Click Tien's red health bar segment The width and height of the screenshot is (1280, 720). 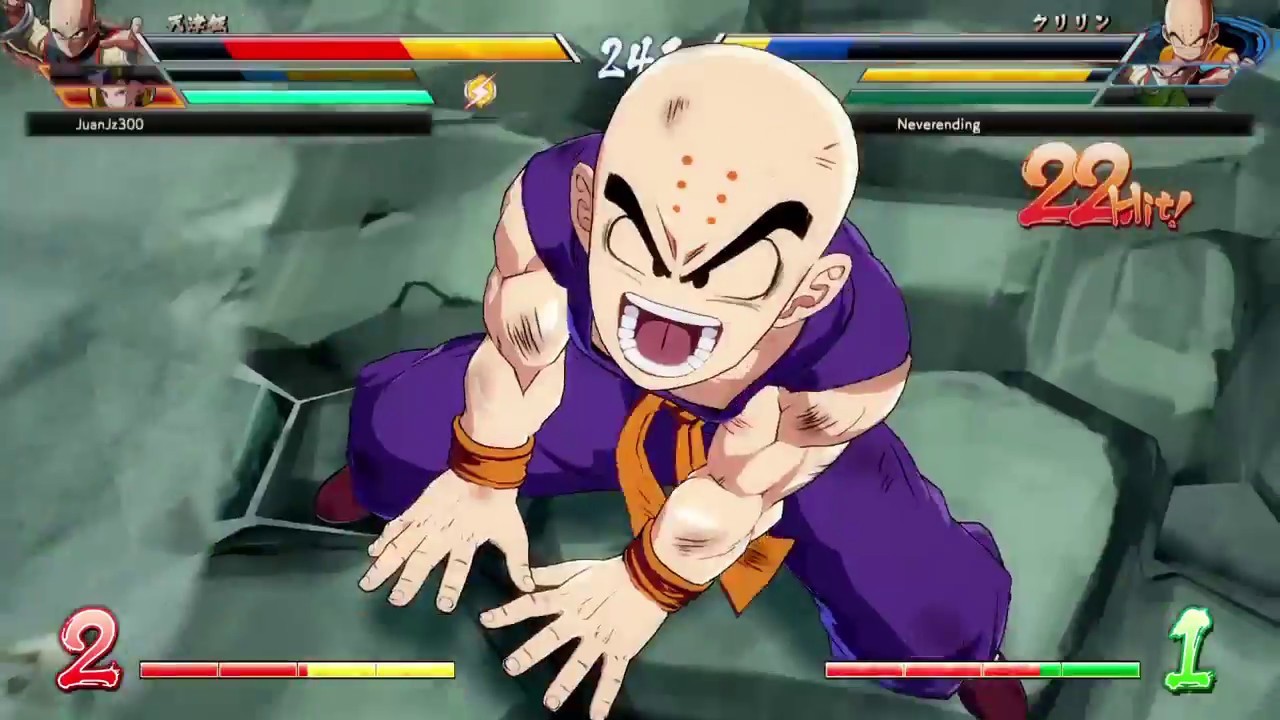(320, 45)
